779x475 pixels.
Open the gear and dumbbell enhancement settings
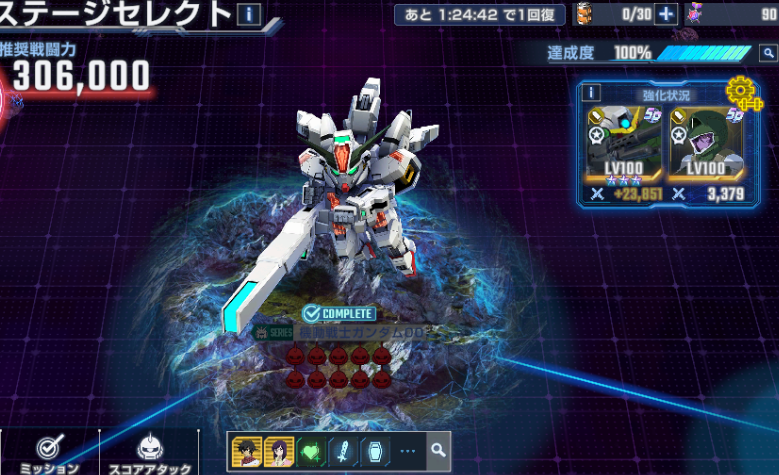tap(742, 94)
